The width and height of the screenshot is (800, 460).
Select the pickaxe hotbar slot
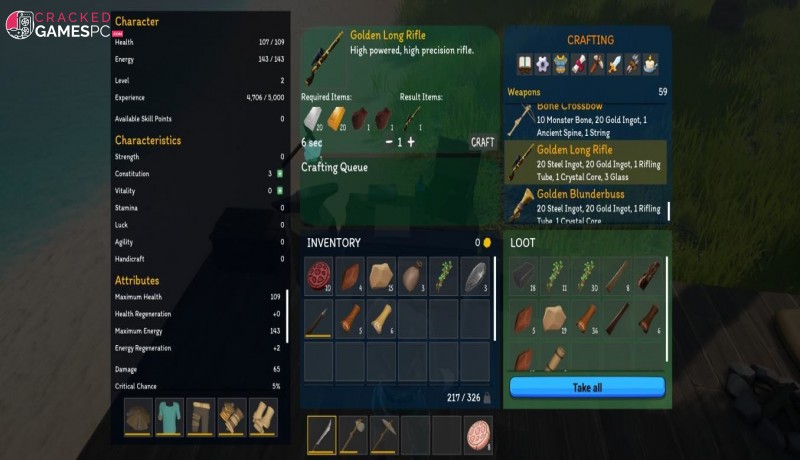pyautogui.click(x=384, y=434)
